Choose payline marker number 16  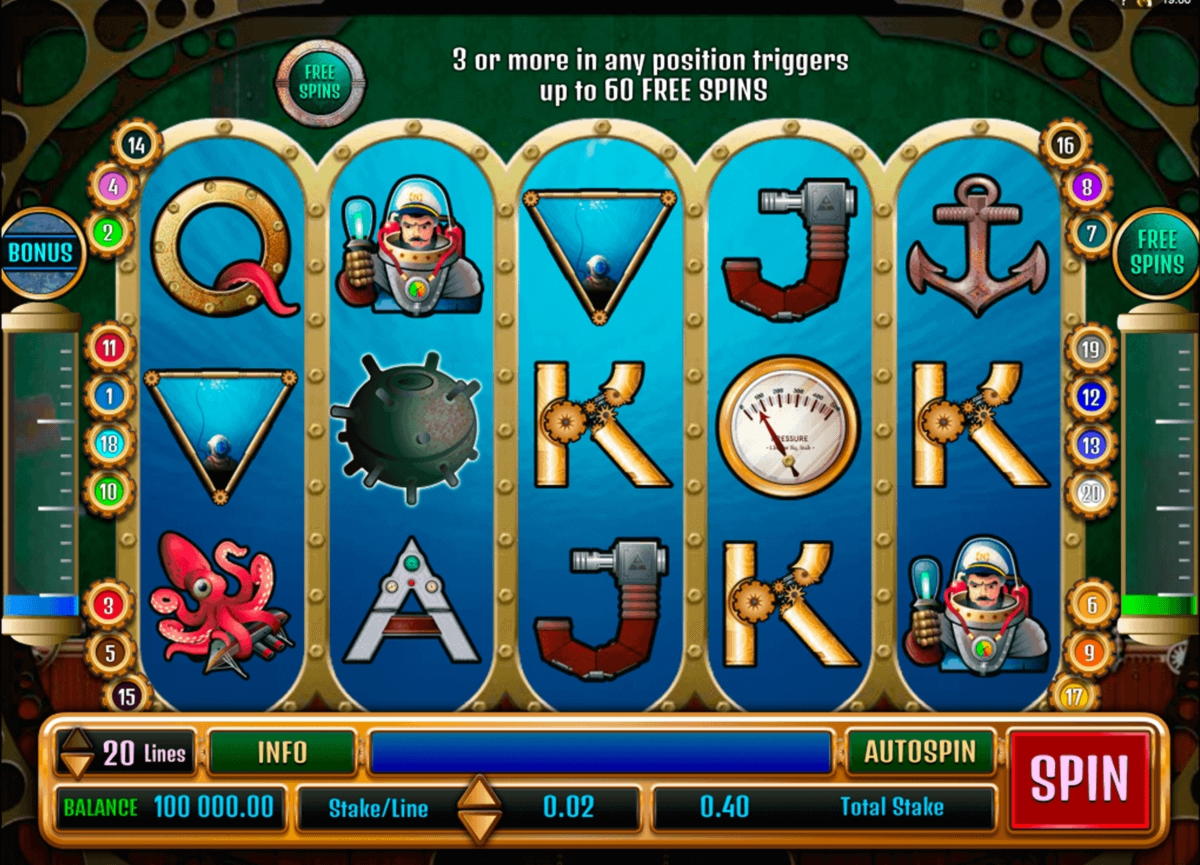click(x=1065, y=146)
